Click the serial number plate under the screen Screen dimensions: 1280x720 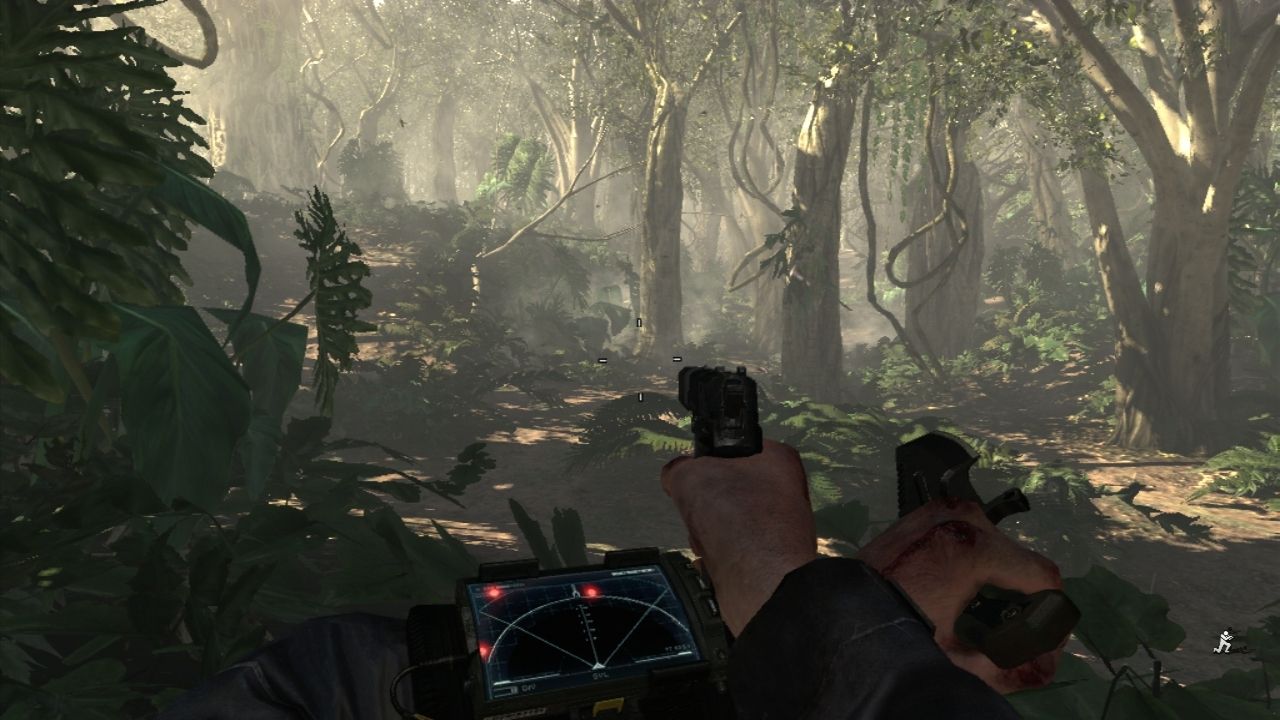pos(521,711)
